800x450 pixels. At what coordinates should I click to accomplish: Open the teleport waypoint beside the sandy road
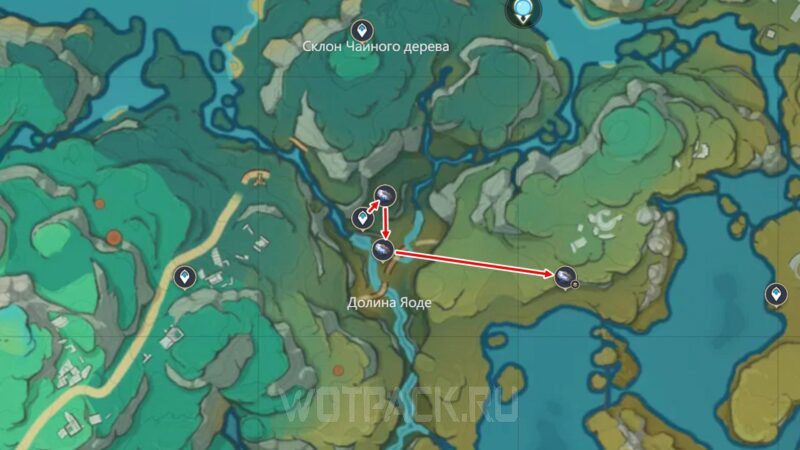tap(184, 276)
